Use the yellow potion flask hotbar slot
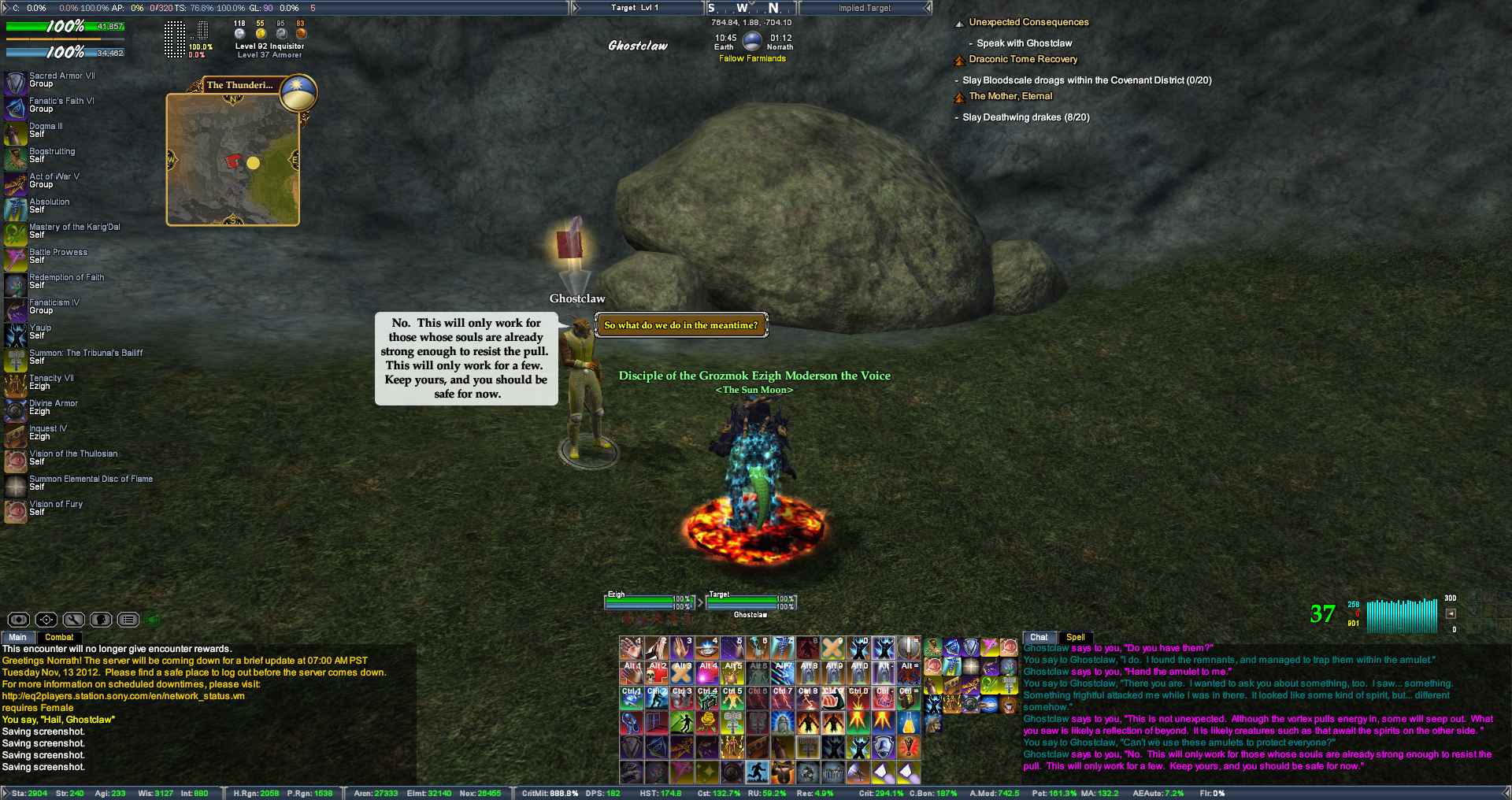The height and width of the screenshot is (800, 1512). pyautogui.click(x=909, y=721)
